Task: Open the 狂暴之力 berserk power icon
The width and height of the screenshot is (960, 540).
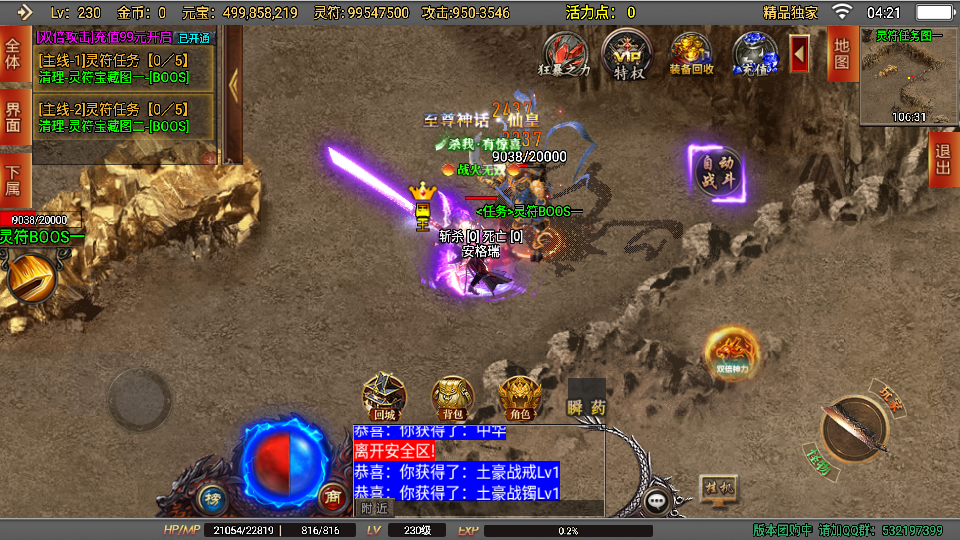Action: pos(565,52)
